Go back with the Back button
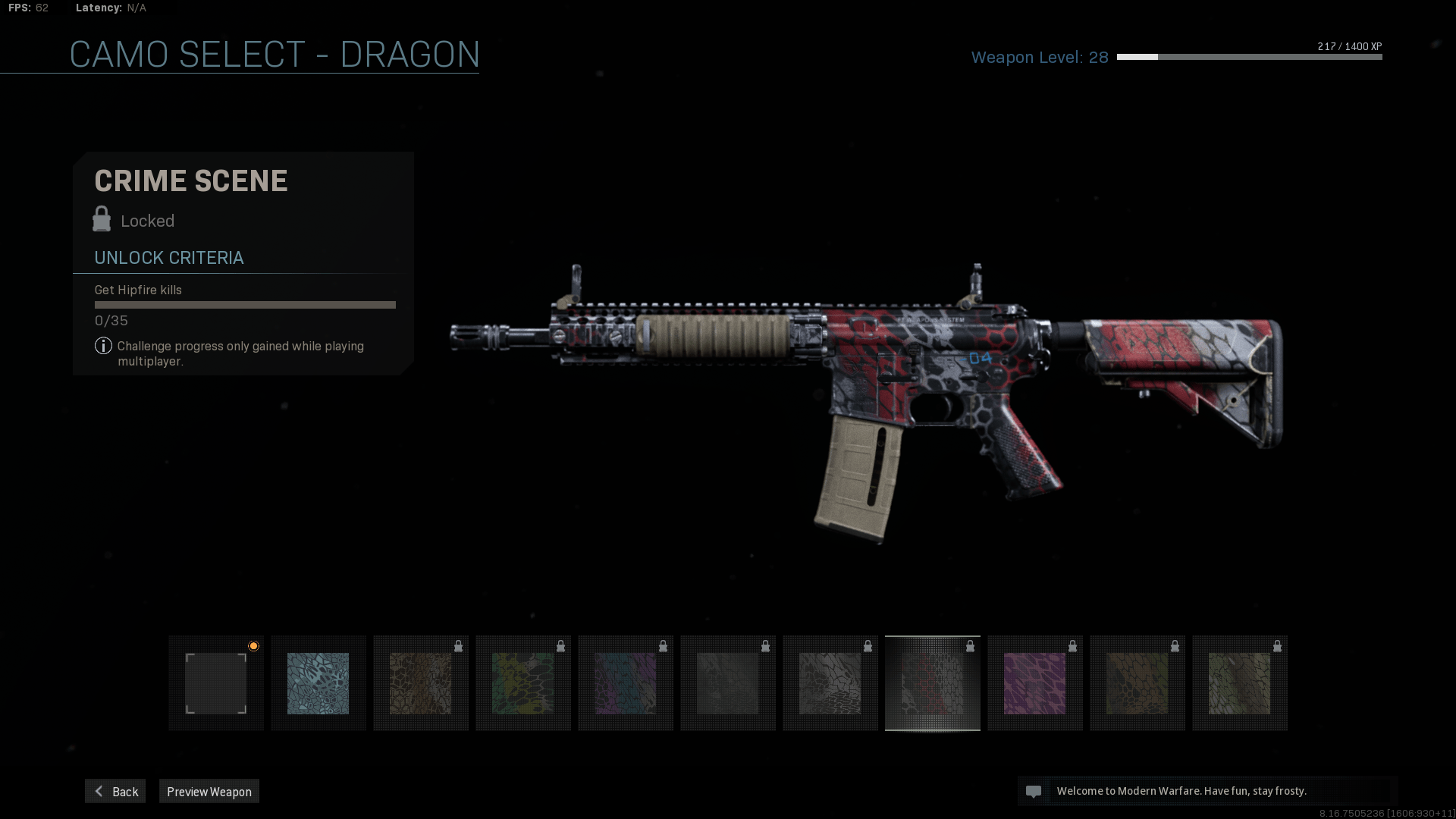This screenshot has width=1456, height=819. [x=115, y=791]
